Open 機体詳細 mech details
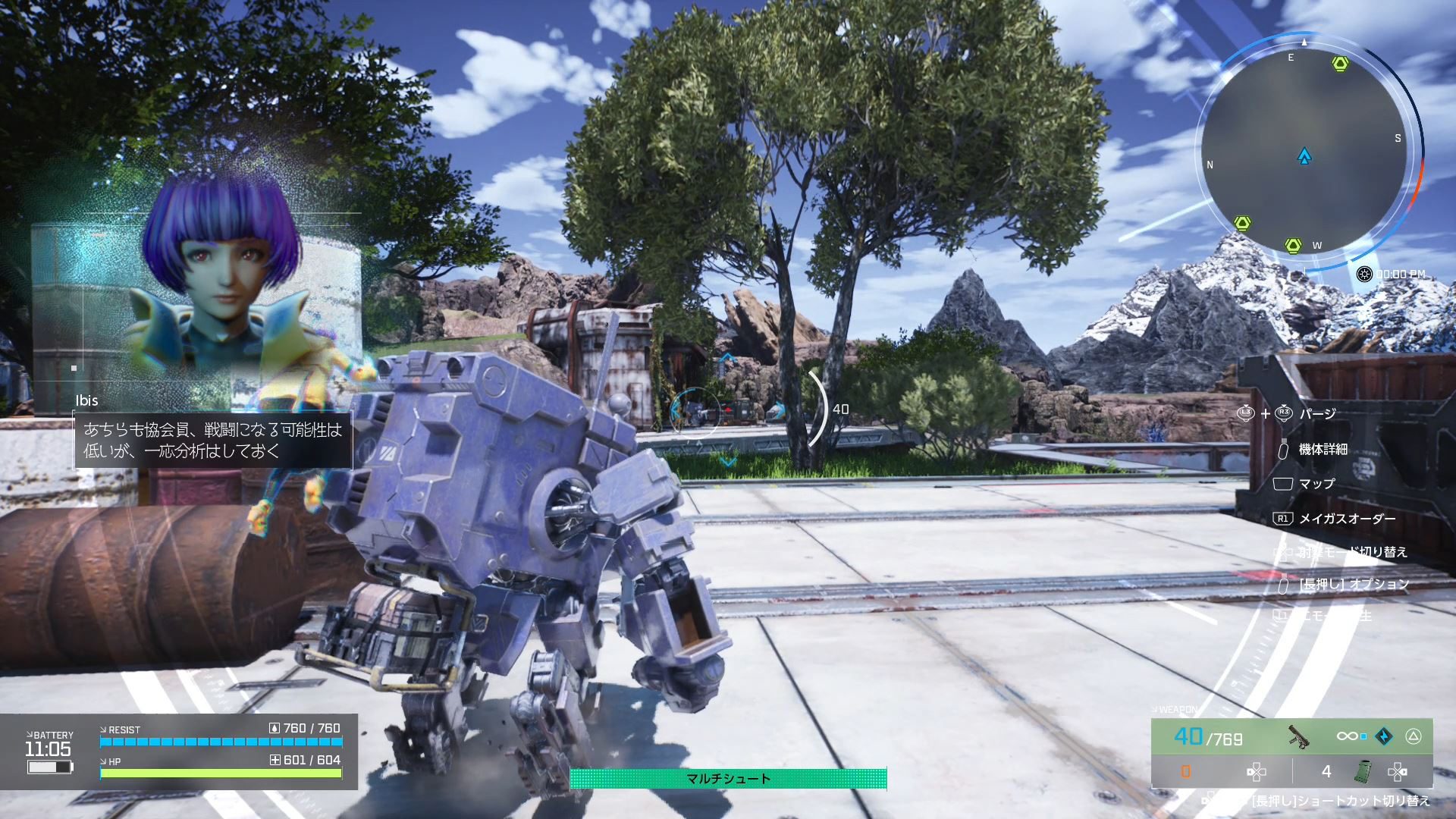1456x819 pixels. pyautogui.click(x=1323, y=450)
